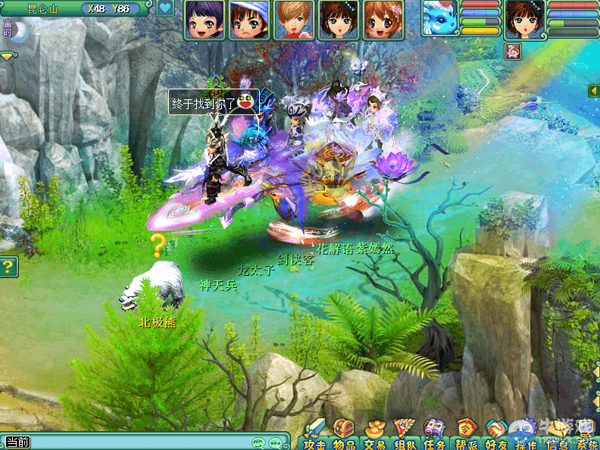The height and width of the screenshot is (450, 600).
Task: Select the team member with white cap
Action: 248,19
